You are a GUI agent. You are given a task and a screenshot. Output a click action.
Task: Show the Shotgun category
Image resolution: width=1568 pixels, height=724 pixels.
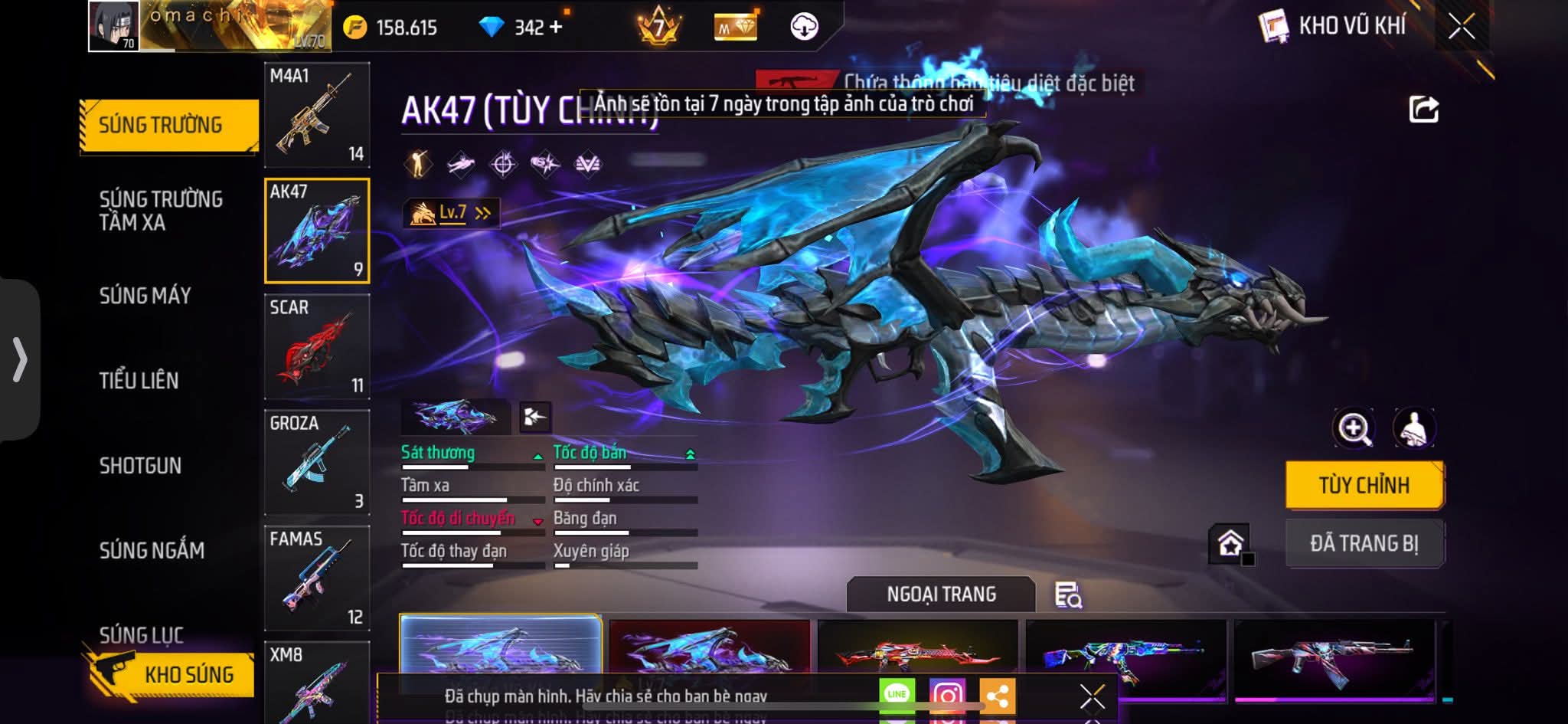point(140,466)
